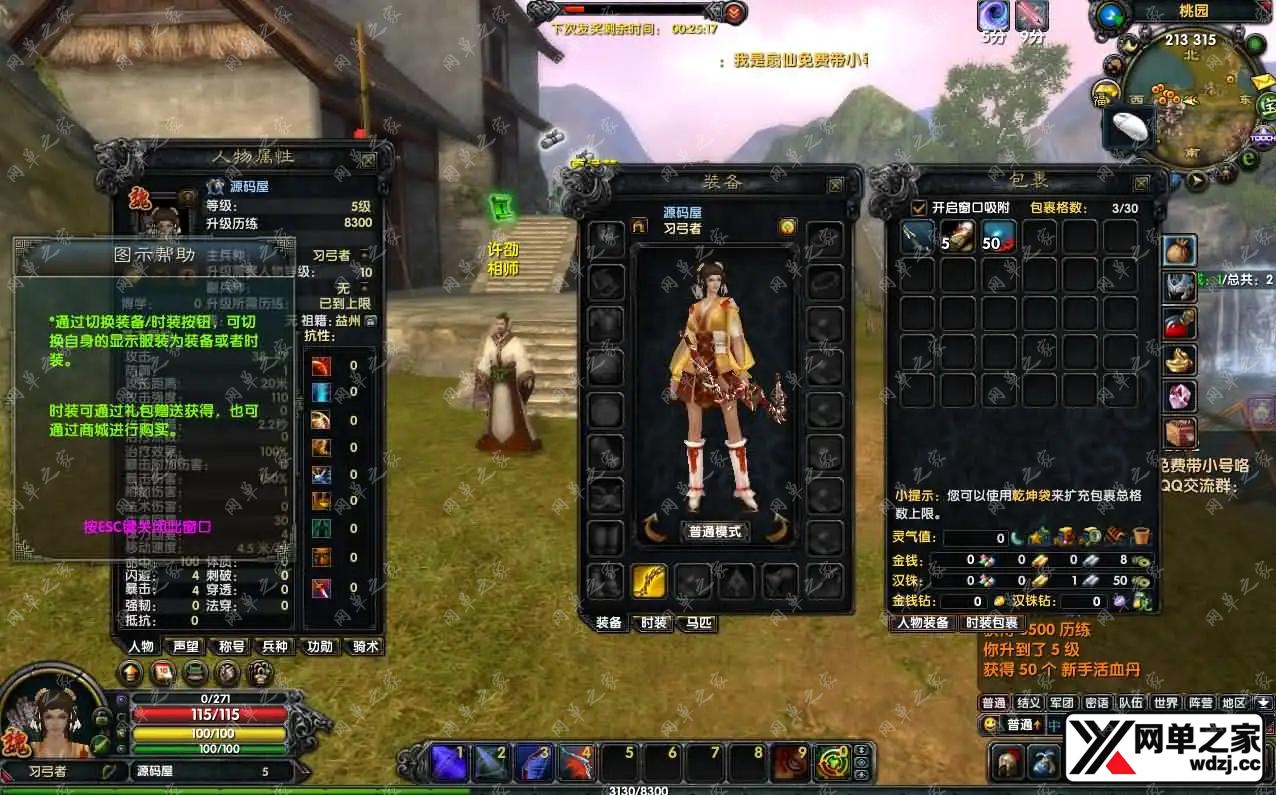Open the 称号 title tab
The image size is (1276, 795).
231,647
